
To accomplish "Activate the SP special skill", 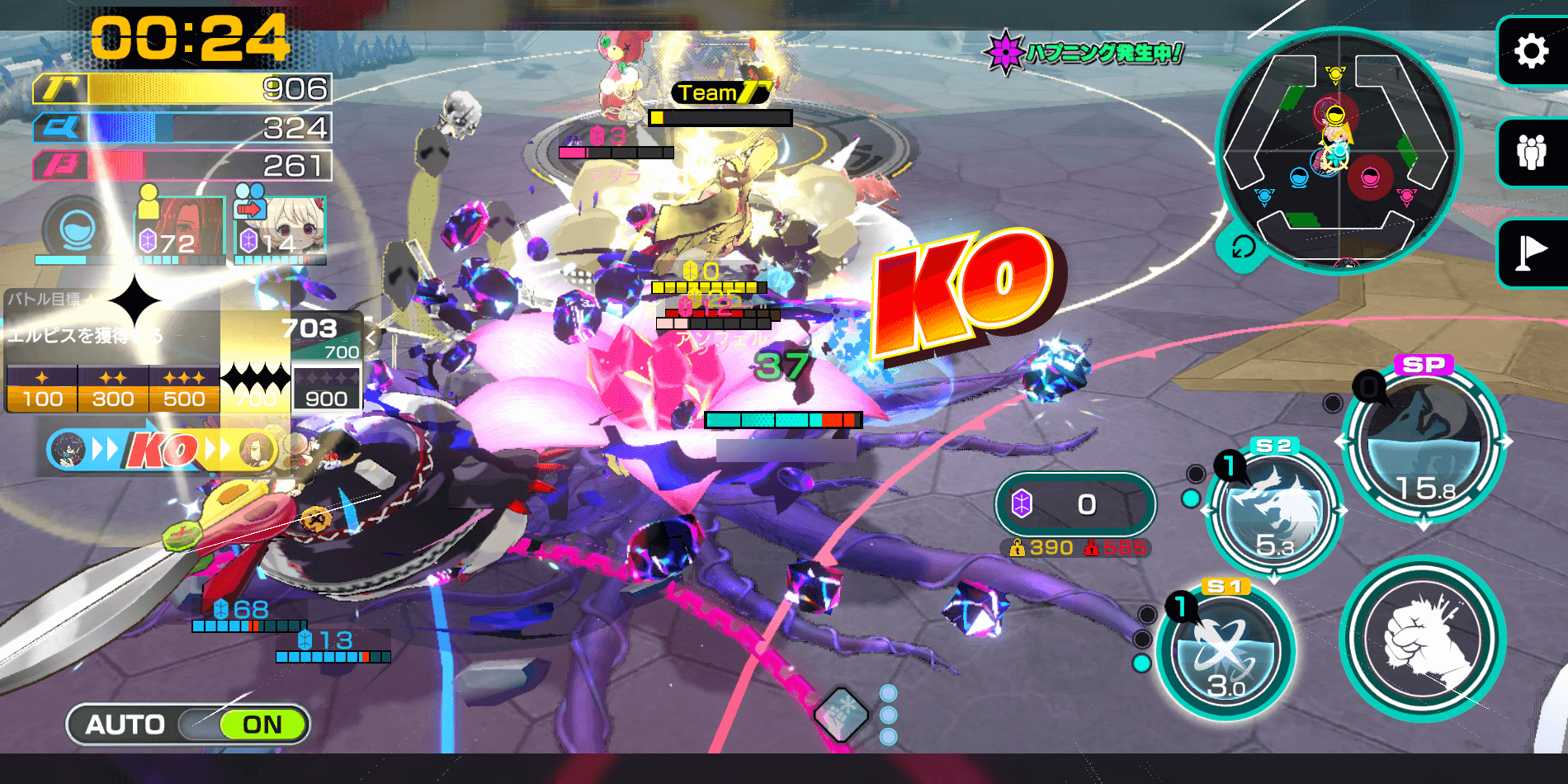I will (x=1423, y=442).
